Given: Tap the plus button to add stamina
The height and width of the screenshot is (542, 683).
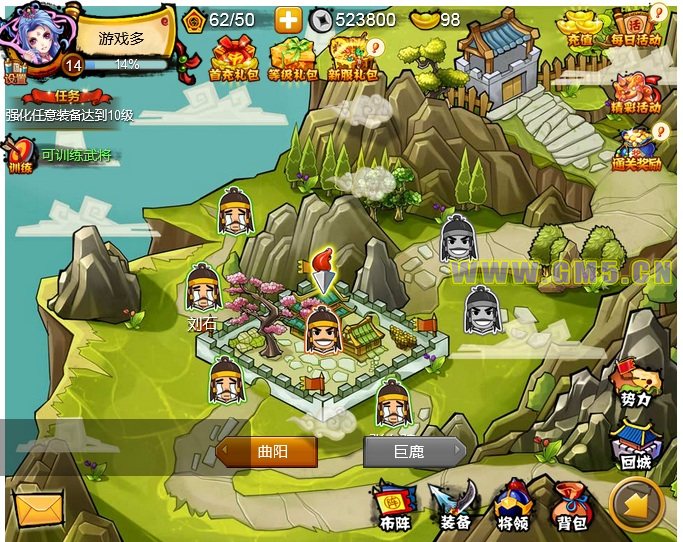Looking at the screenshot, I should [x=289, y=19].
